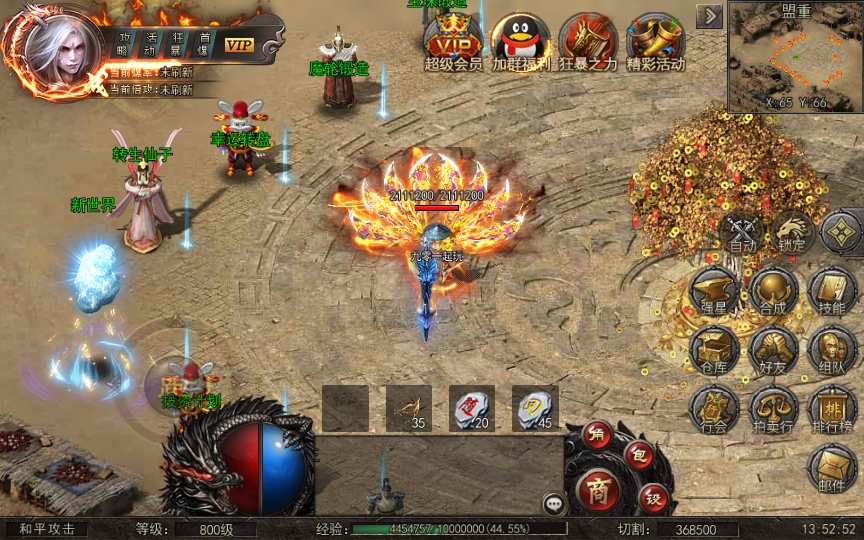Click the minimap
The height and width of the screenshot is (540, 864).
(x=796, y=60)
